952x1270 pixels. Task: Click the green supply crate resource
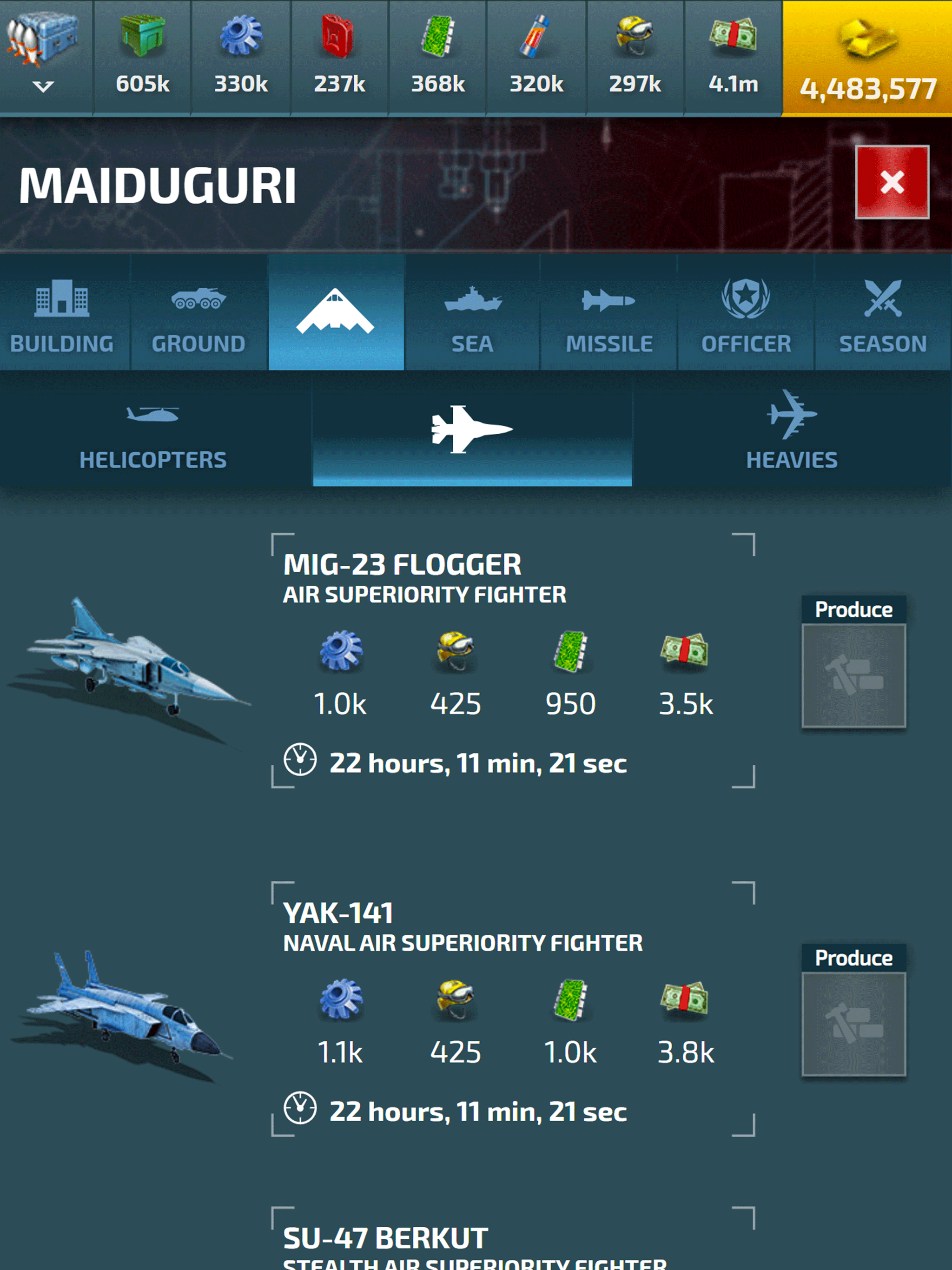[x=142, y=58]
